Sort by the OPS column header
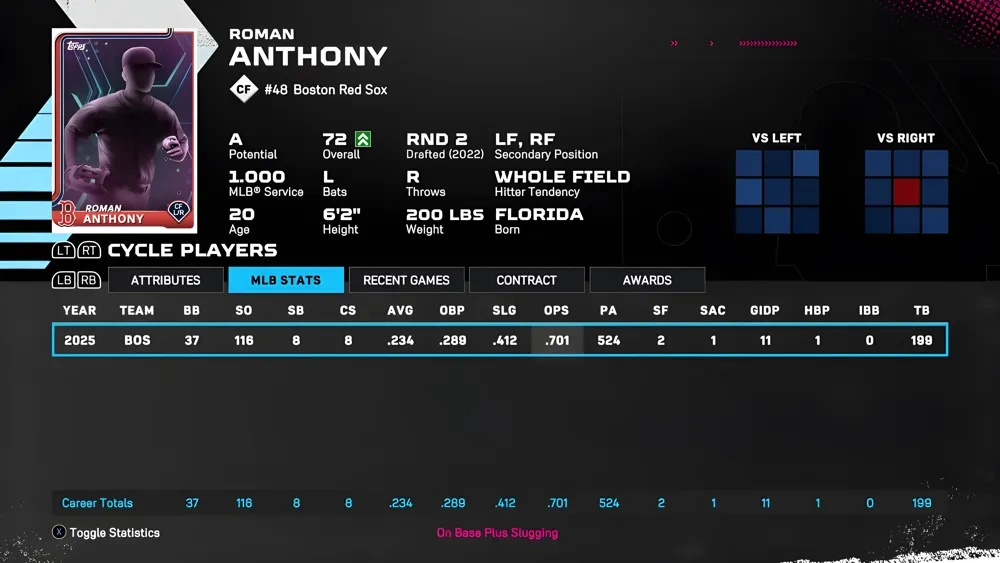 click(556, 311)
